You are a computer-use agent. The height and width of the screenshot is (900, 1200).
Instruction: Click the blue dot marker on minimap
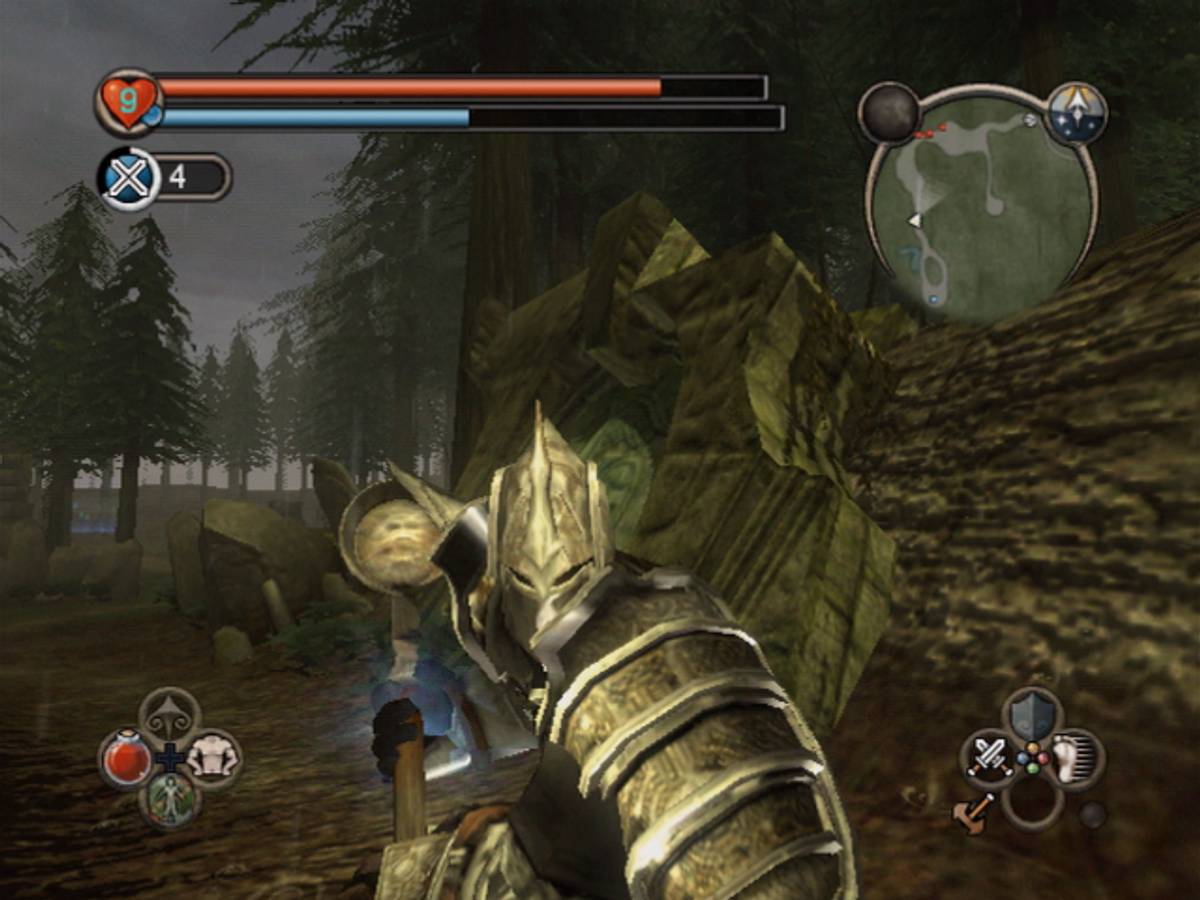933,298
